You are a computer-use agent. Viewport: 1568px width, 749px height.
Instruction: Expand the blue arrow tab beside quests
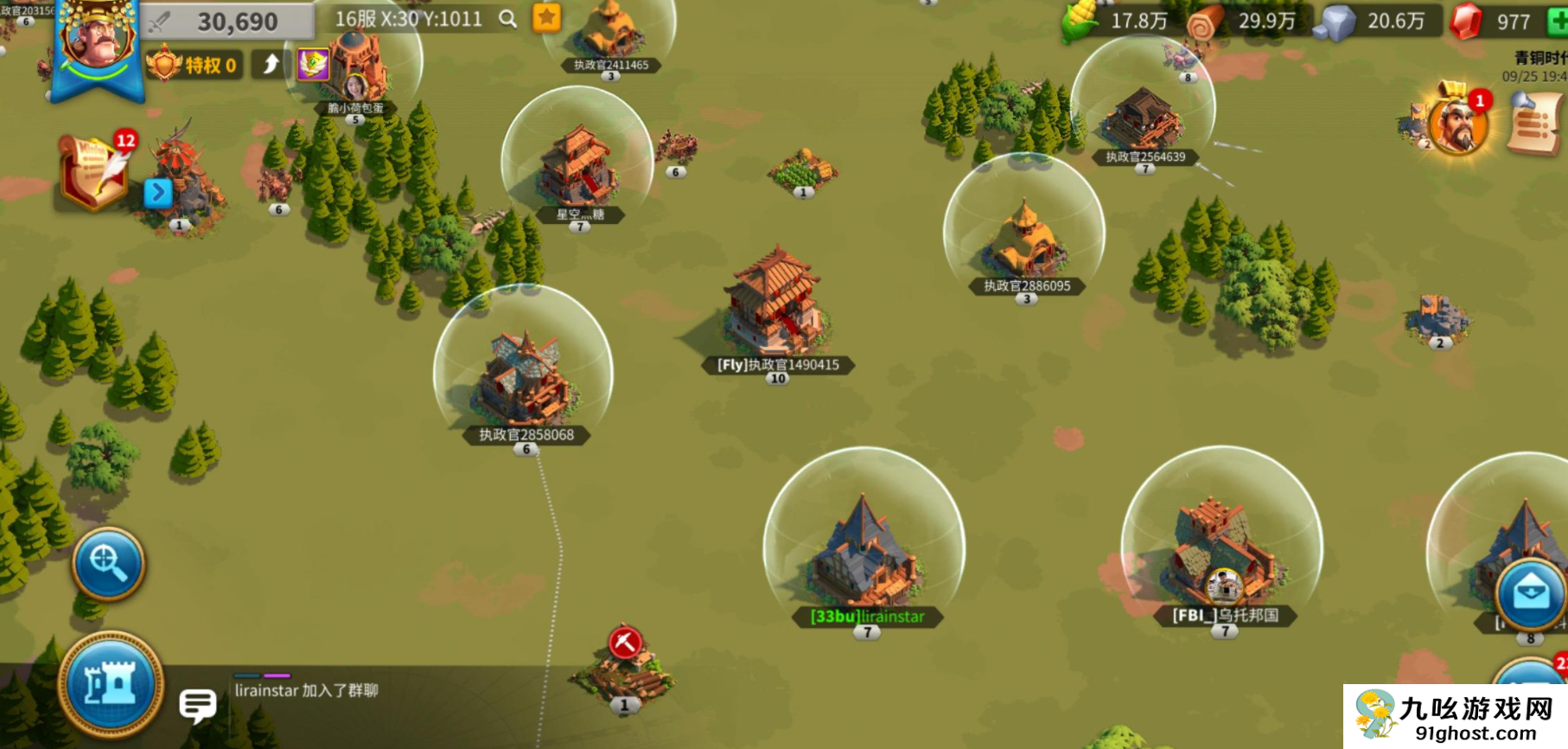[158, 192]
